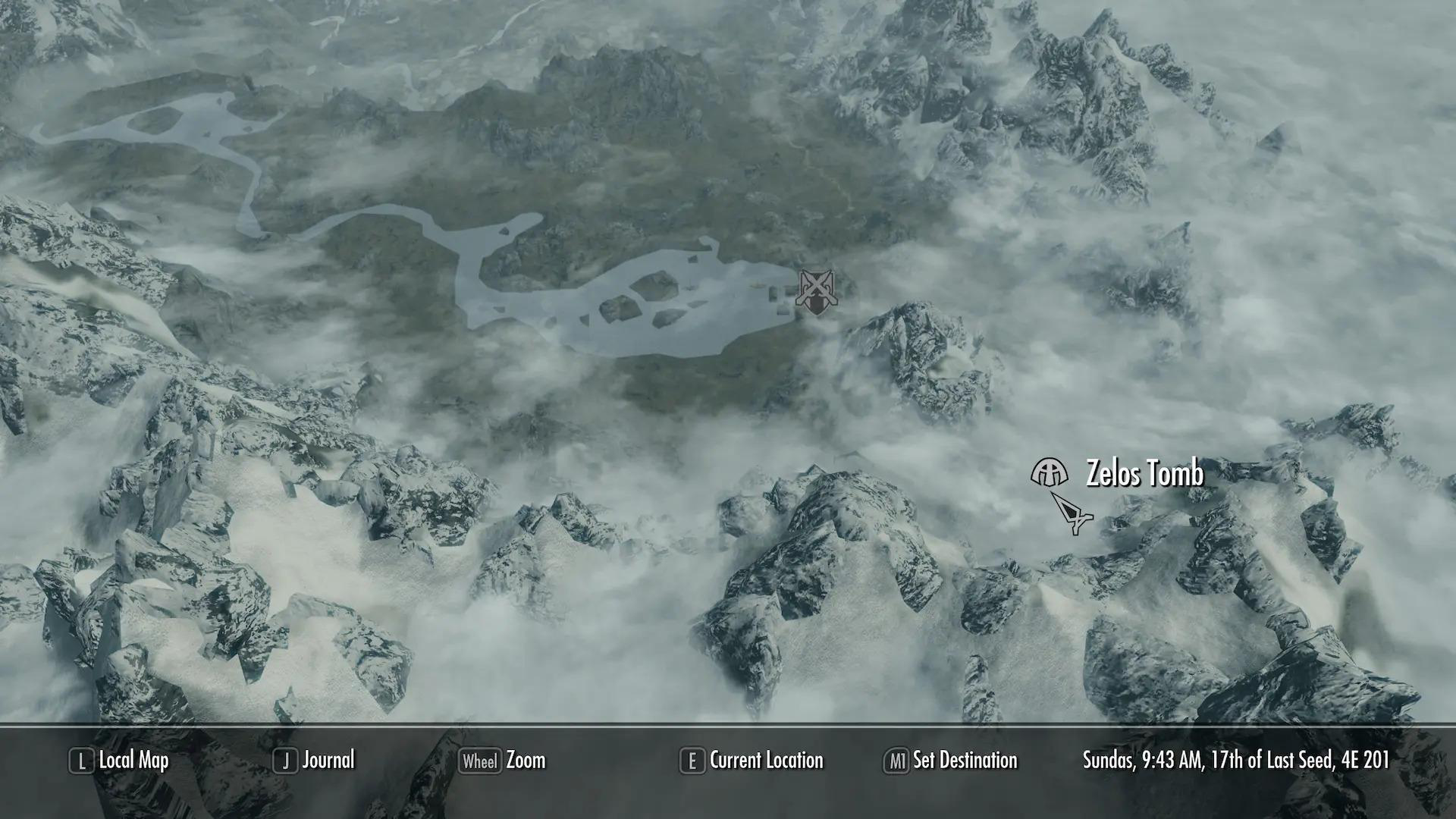Jump to Current Location
Screen dimensions: 1456x819
(766, 761)
